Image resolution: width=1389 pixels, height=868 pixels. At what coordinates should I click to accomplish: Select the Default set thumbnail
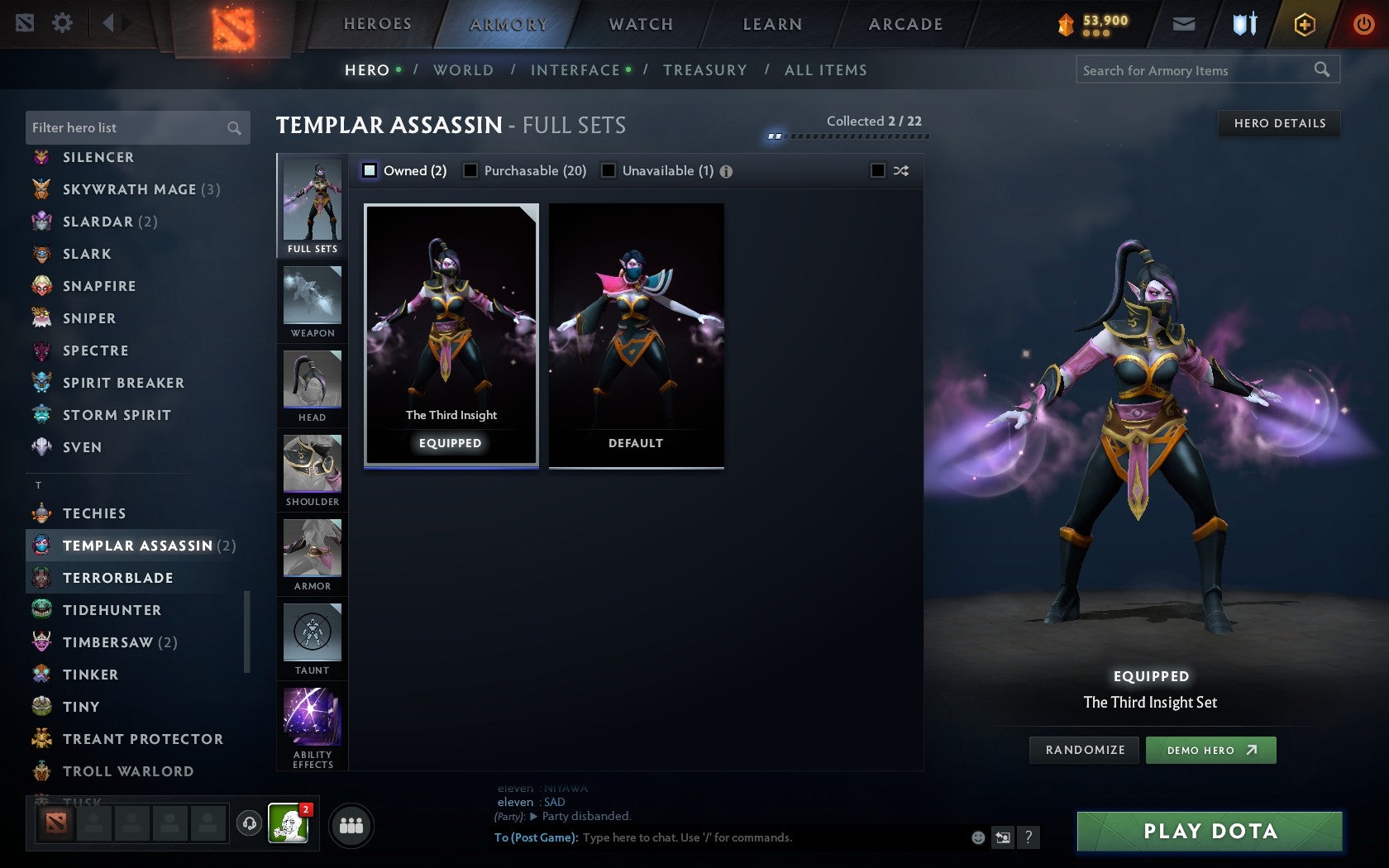(x=634, y=334)
